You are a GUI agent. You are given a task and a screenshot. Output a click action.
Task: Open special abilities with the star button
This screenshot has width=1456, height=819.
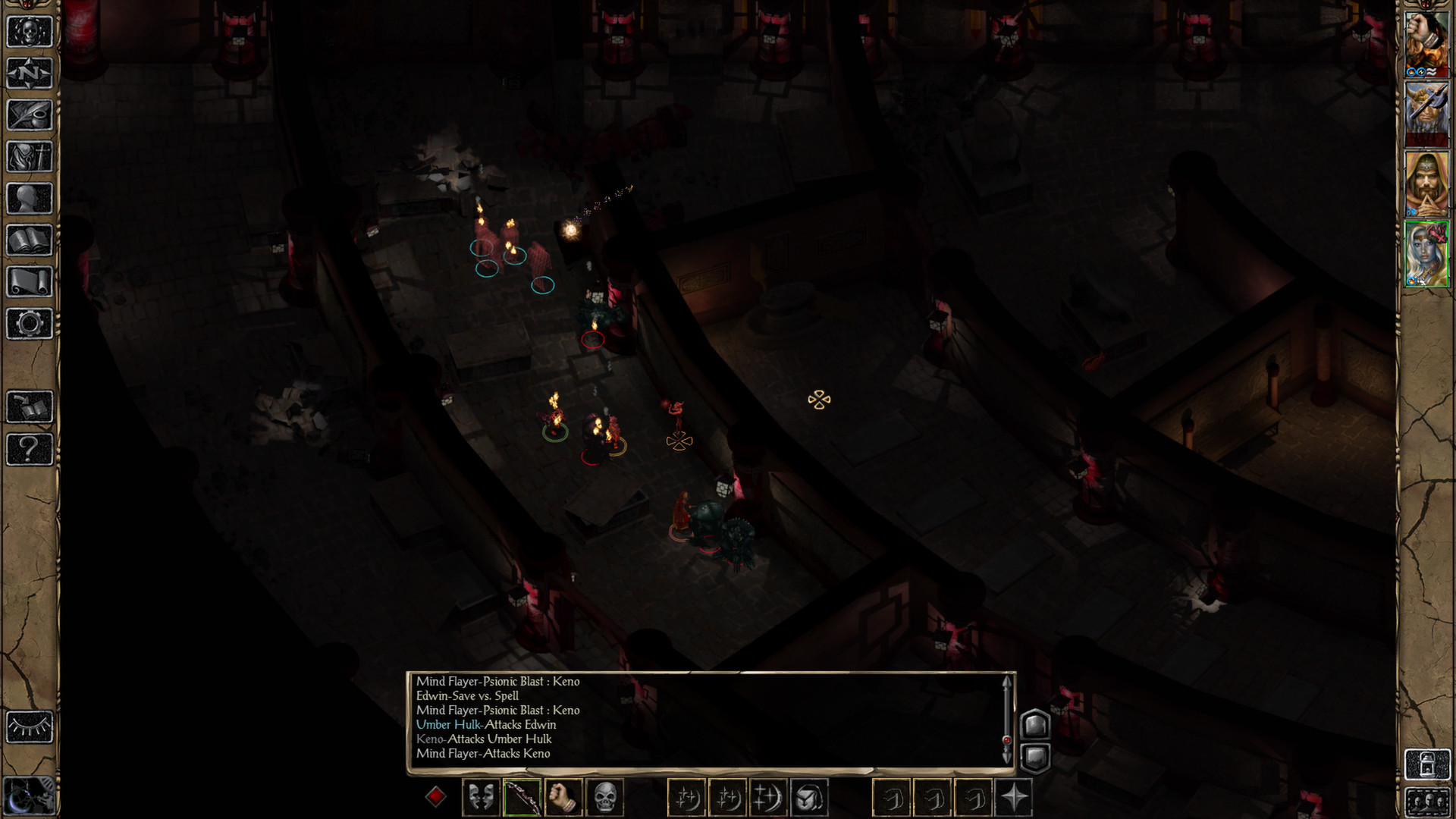tap(1014, 798)
